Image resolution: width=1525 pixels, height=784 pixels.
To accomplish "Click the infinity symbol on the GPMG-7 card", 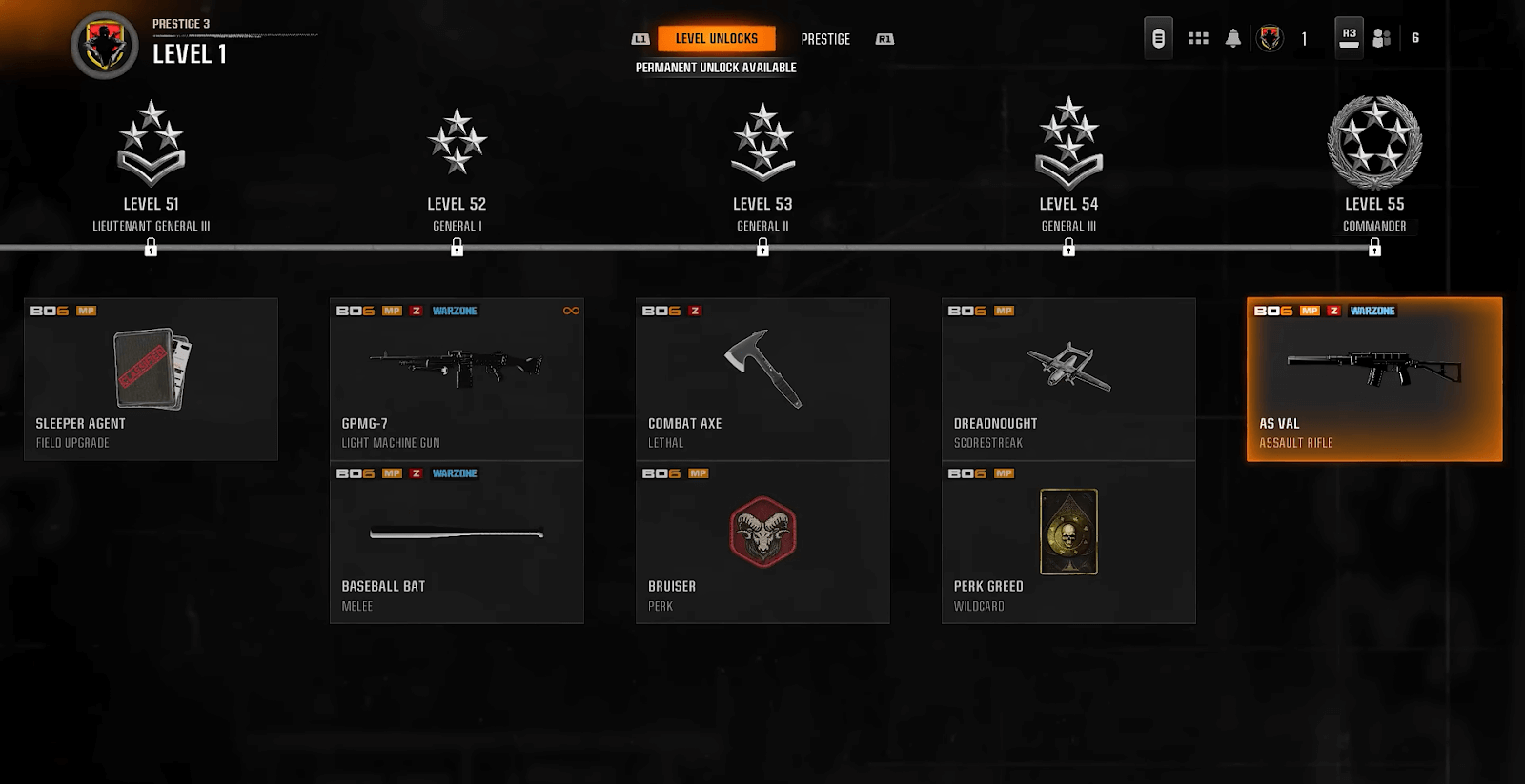I will [571, 310].
